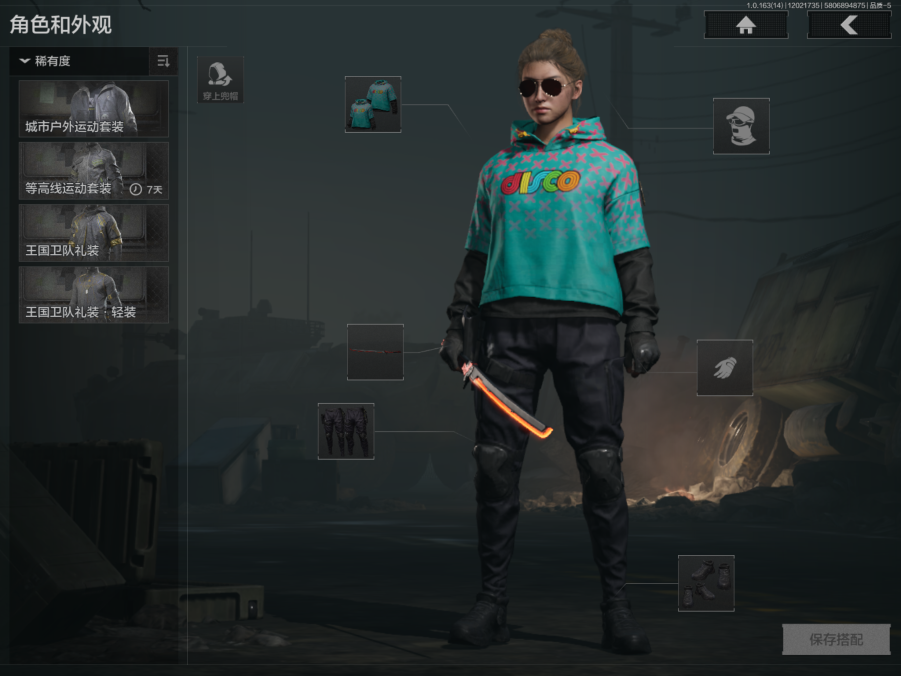The image size is (901, 676).
Task: Open the teal hoodie top slot
Action: point(373,104)
